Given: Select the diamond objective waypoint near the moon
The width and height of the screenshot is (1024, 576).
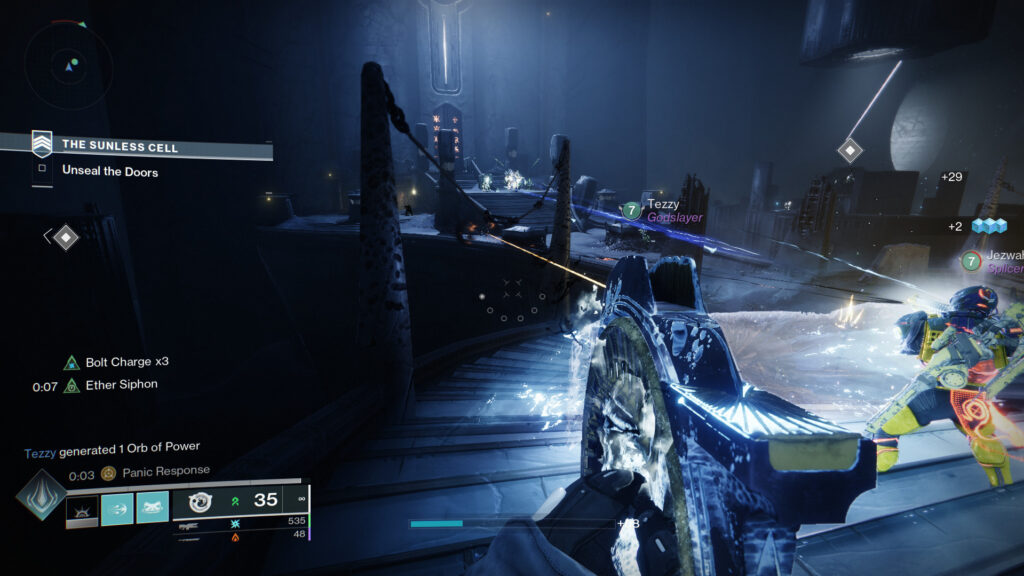Looking at the screenshot, I should point(850,150).
